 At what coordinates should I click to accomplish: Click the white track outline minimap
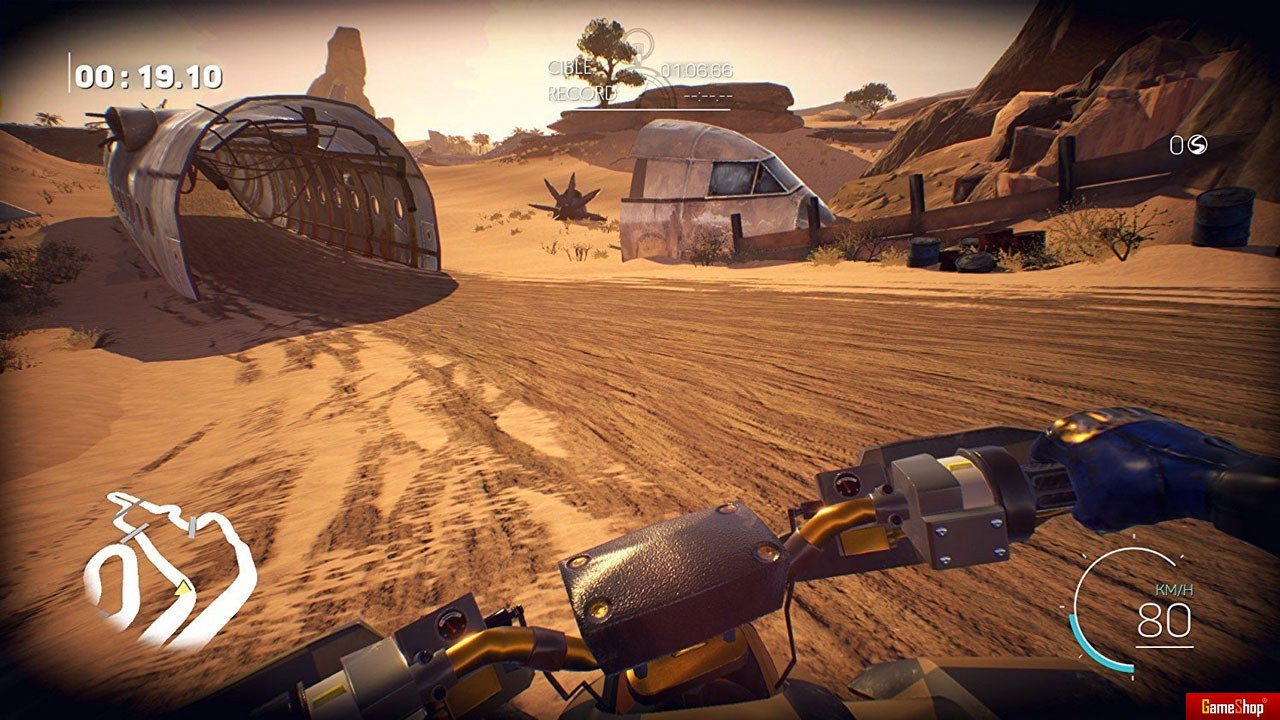tap(168, 567)
